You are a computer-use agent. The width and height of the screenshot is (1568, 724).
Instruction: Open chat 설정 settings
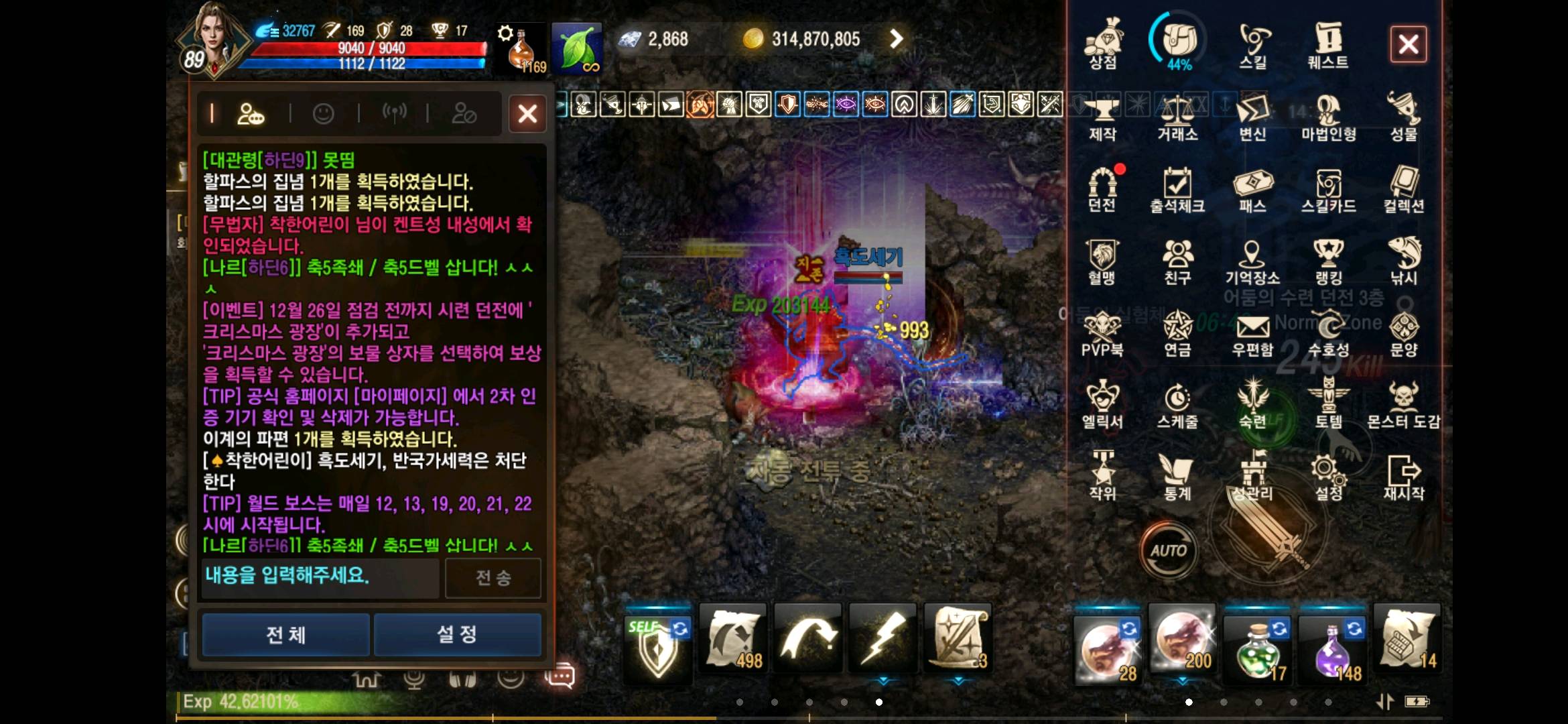[x=456, y=635]
